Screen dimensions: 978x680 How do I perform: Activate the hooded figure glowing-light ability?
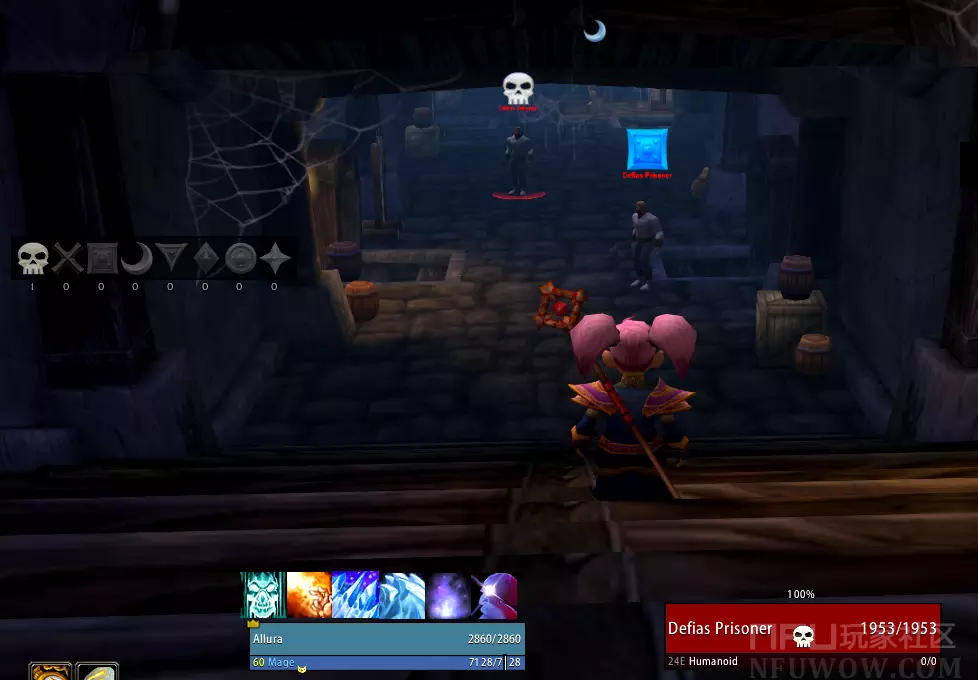point(494,596)
